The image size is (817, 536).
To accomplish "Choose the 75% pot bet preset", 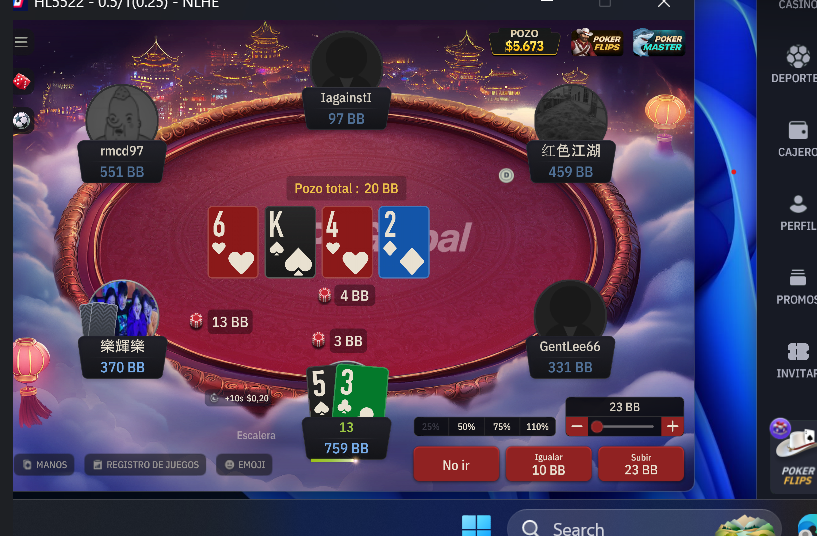I will click(x=501, y=427).
